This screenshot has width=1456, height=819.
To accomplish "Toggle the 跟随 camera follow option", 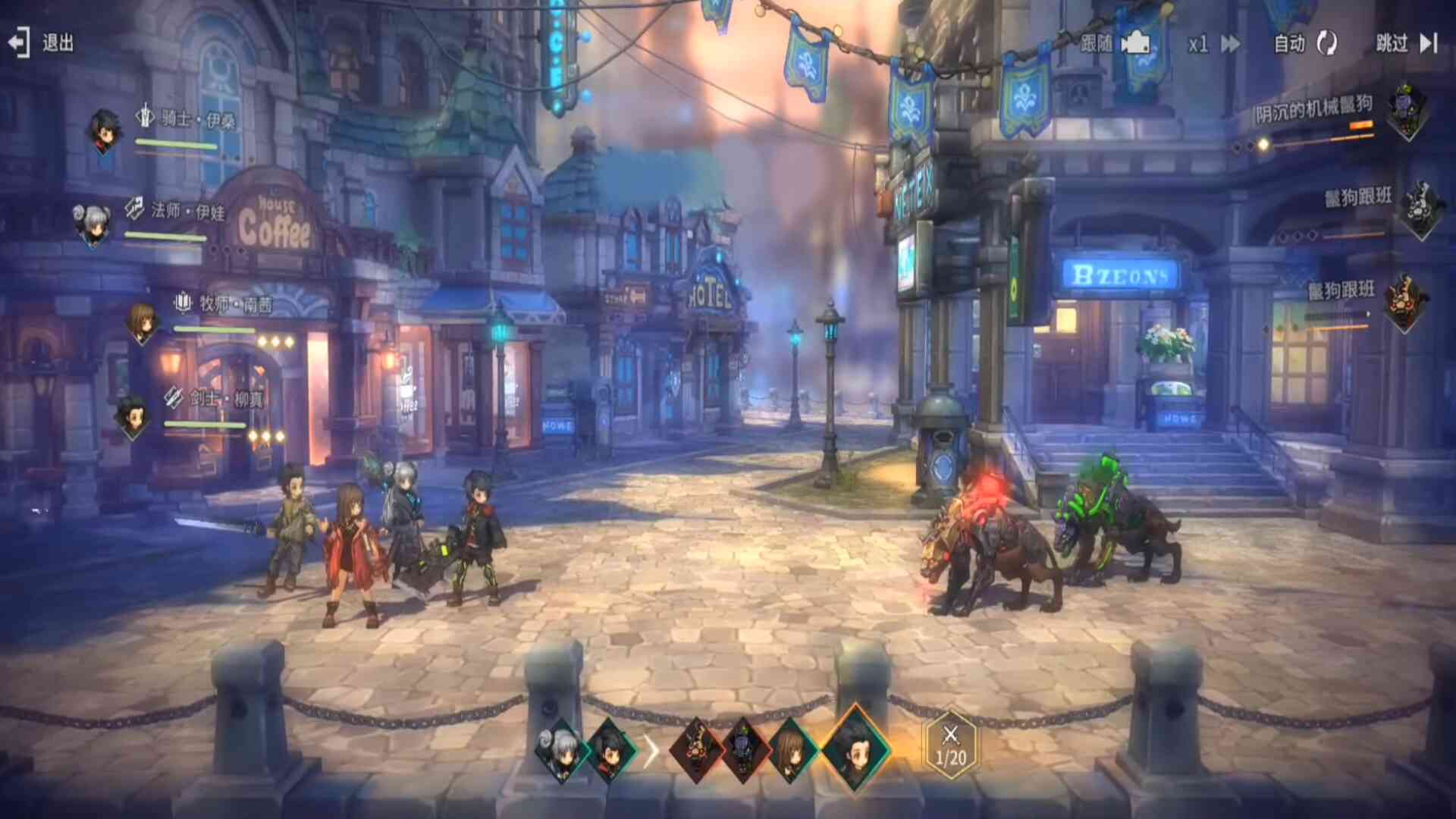I will [x=1115, y=44].
